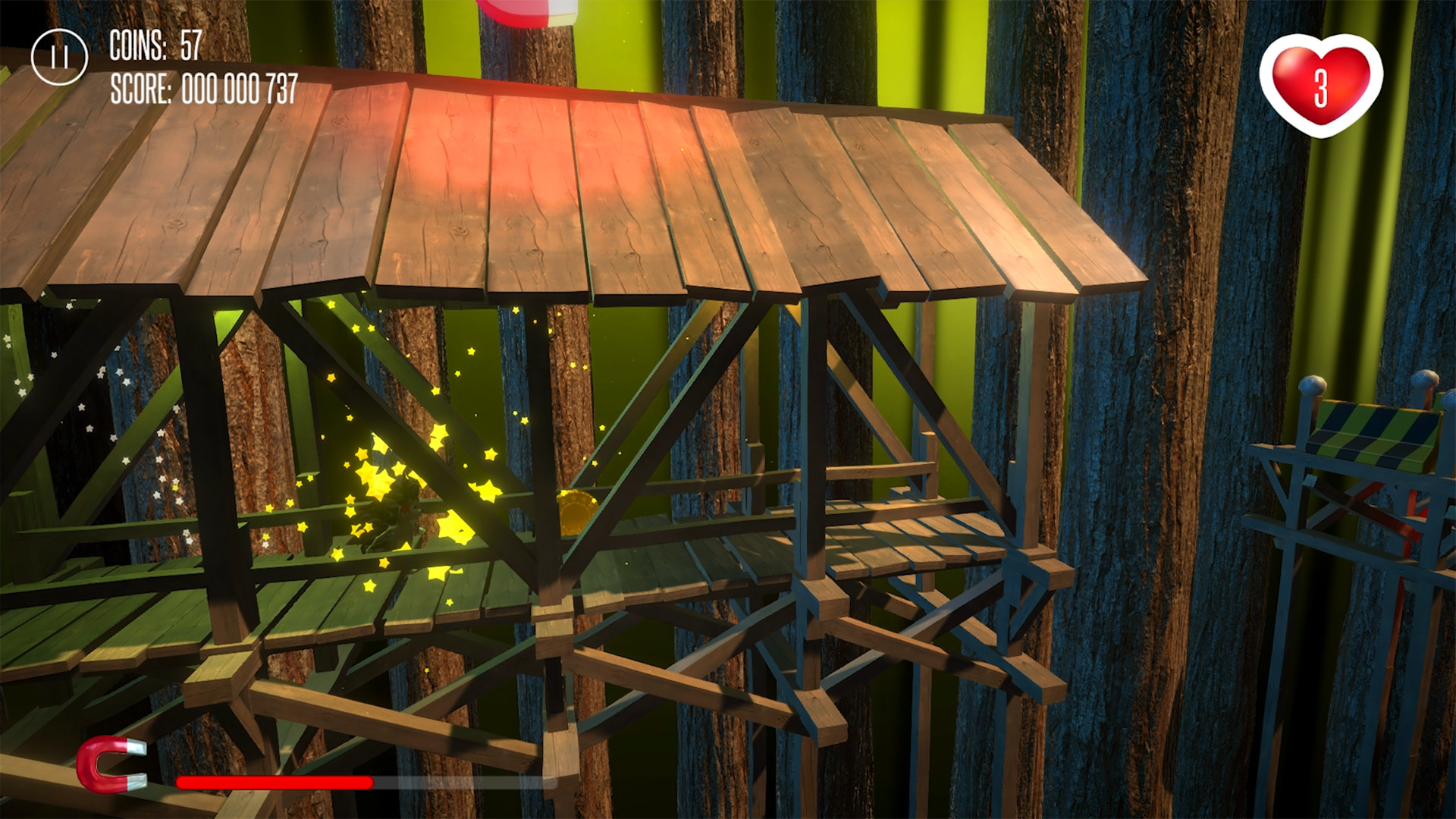1456x819 pixels.
Task: Select the SCORE: 000 000 737 text
Action: coord(205,89)
